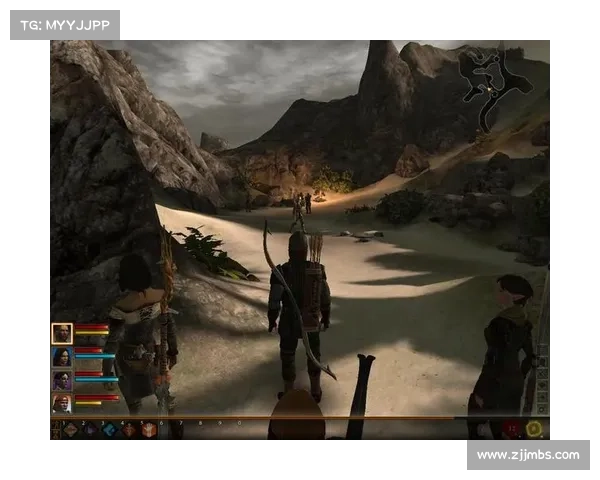Activate the red ability in slot 4
This screenshot has height=480, width=600.
[128, 429]
